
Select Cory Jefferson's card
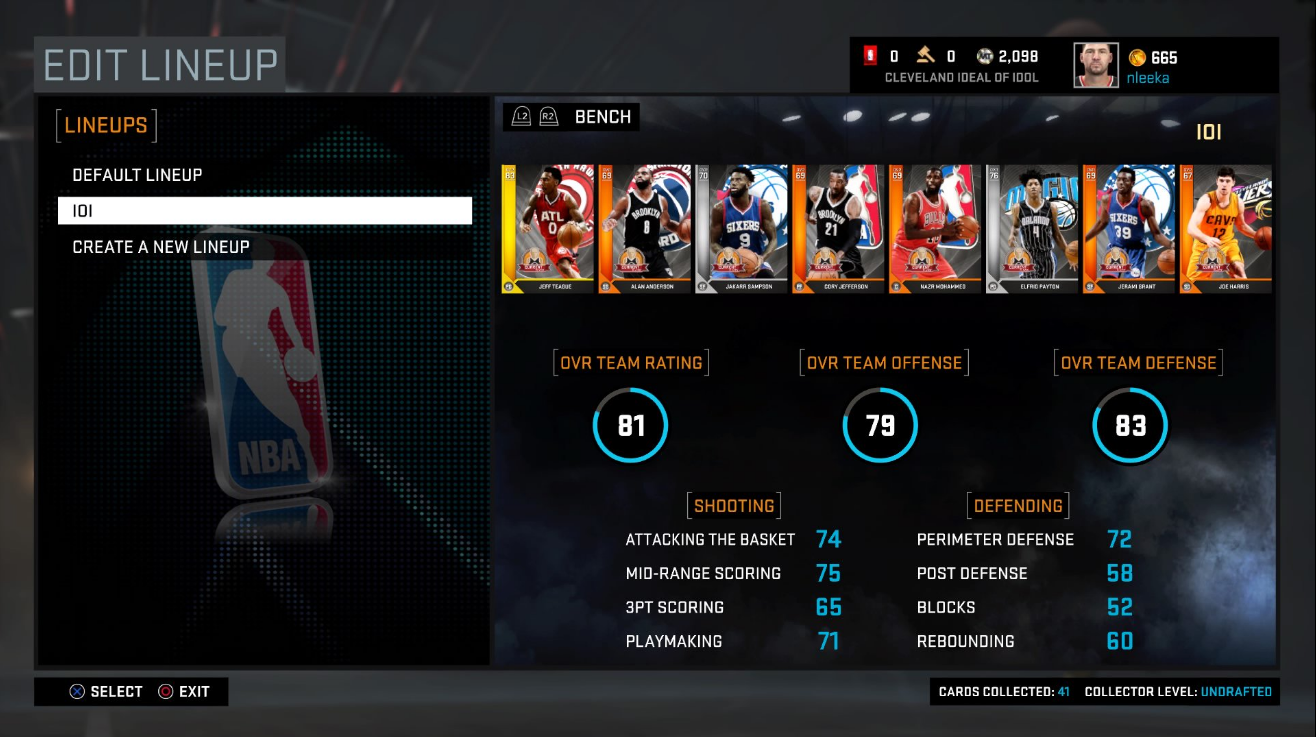838,229
